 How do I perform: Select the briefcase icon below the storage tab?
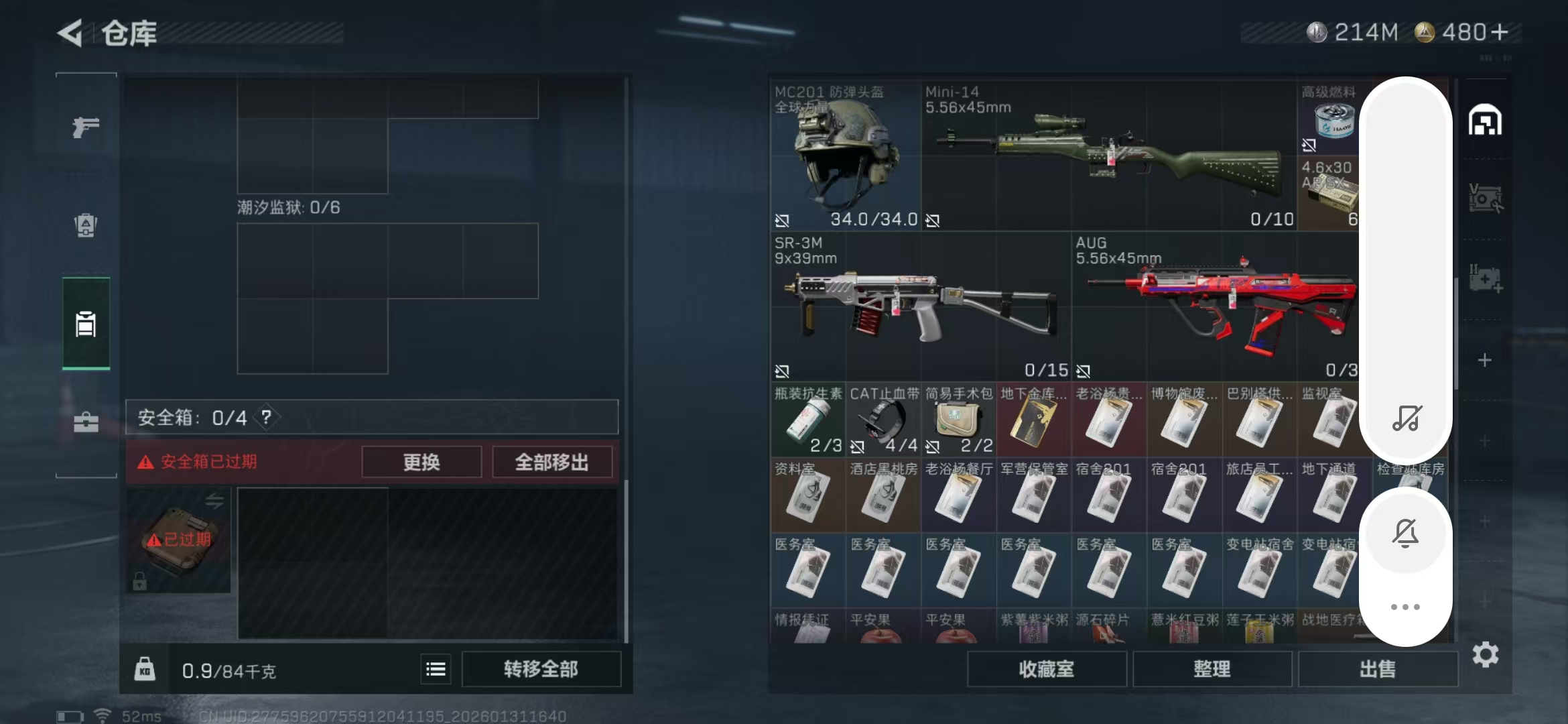pos(85,423)
